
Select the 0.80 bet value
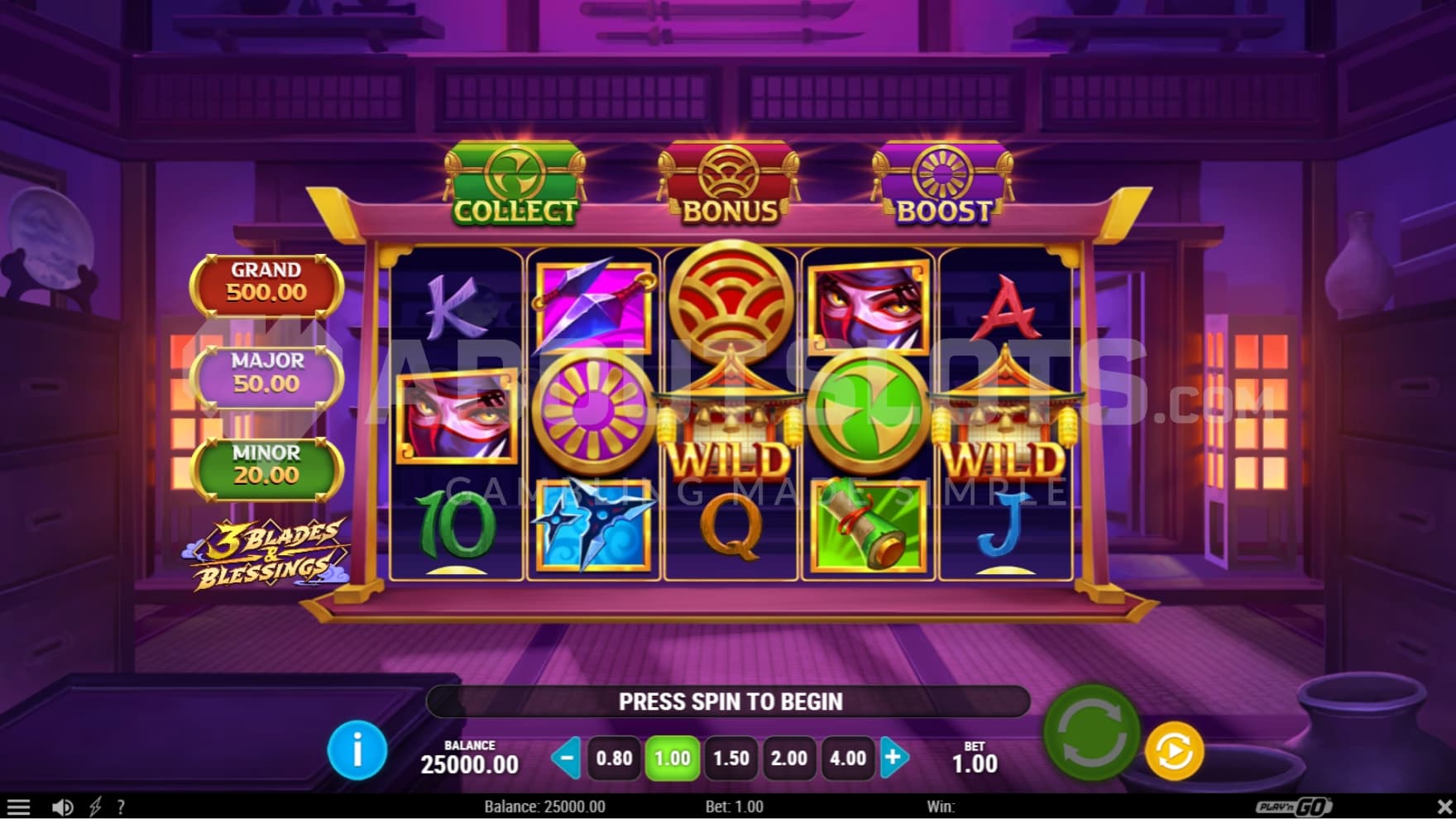614,758
